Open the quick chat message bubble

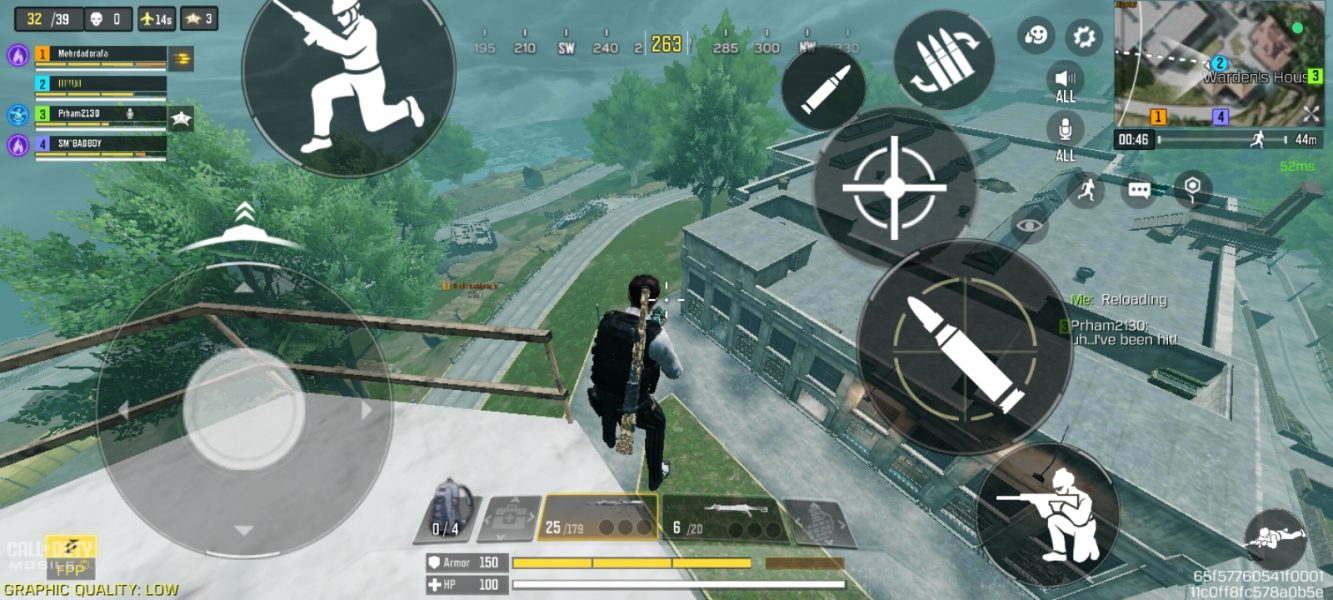tap(1139, 189)
